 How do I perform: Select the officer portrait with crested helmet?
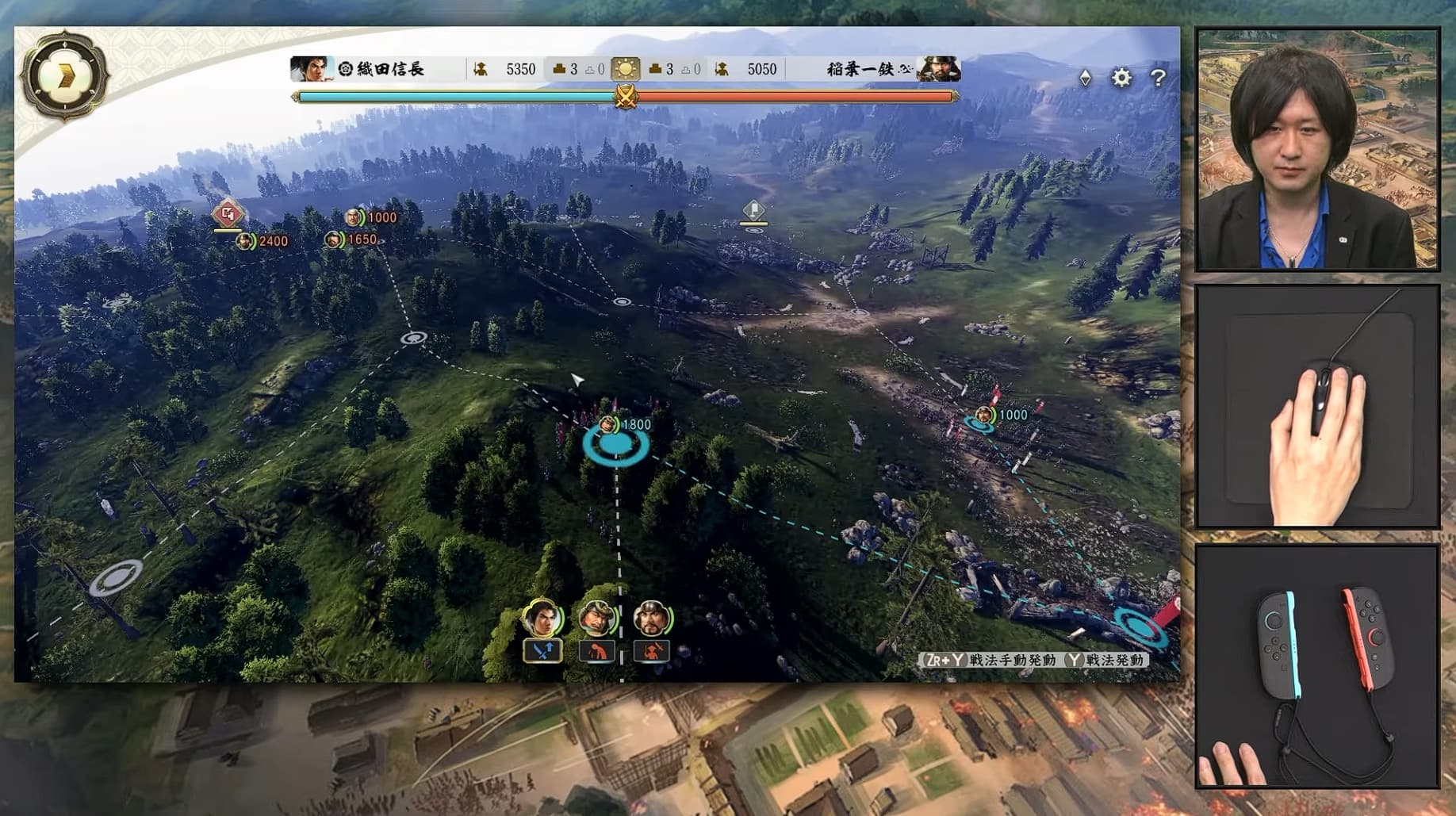pos(596,618)
